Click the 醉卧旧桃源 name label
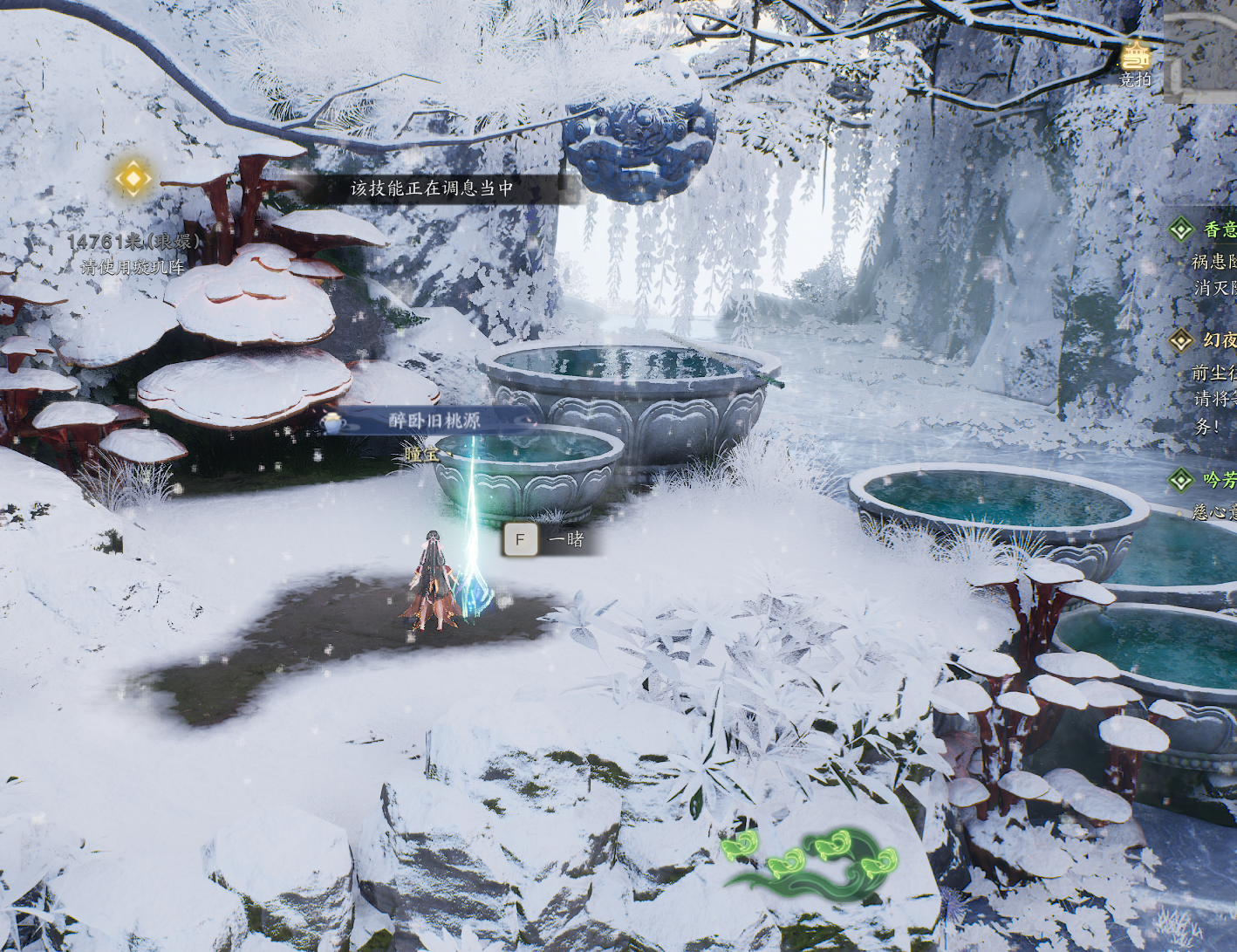1237x952 pixels. point(434,421)
